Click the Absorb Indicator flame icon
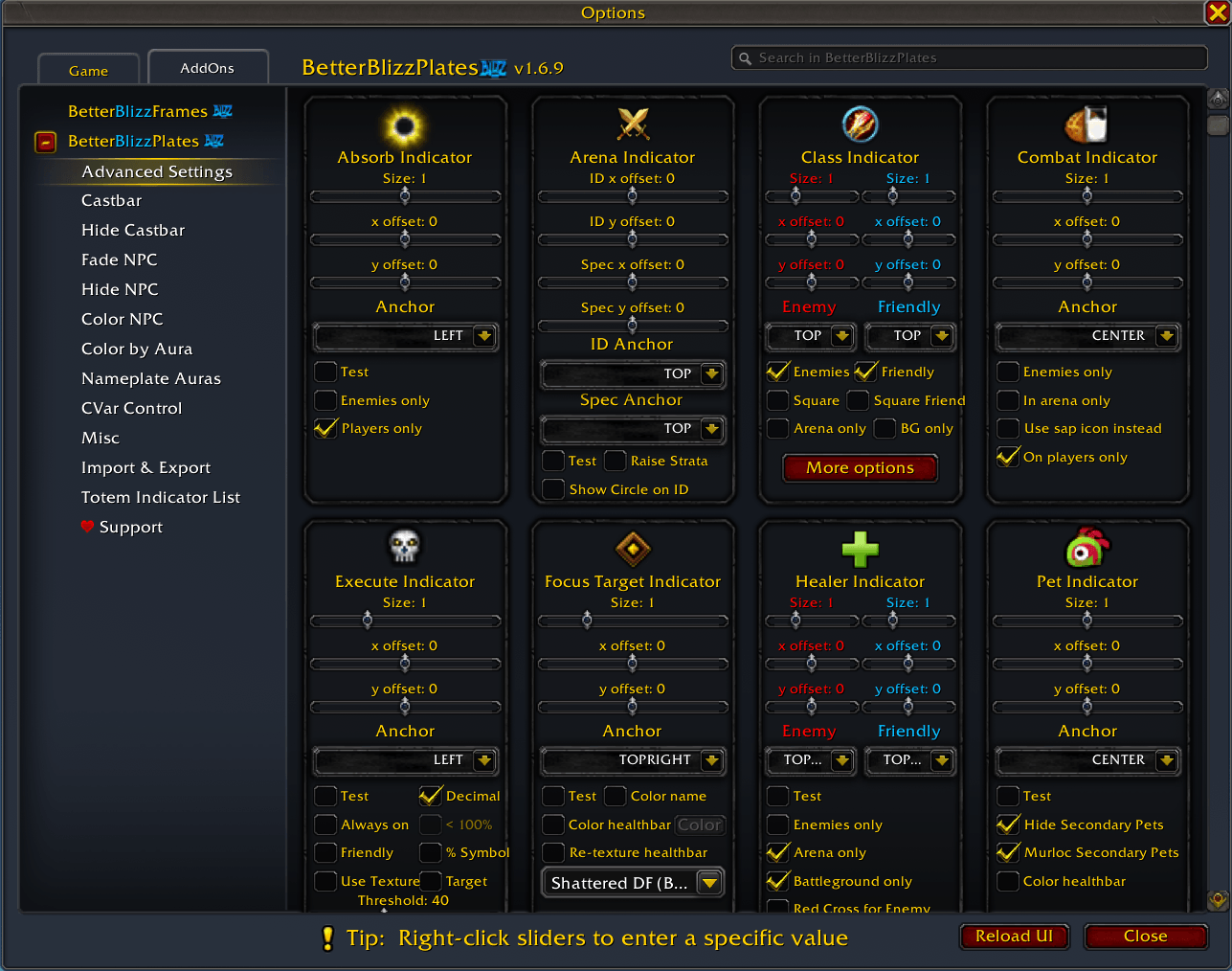This screenshot has width=1232, height=971. (405, 124)
